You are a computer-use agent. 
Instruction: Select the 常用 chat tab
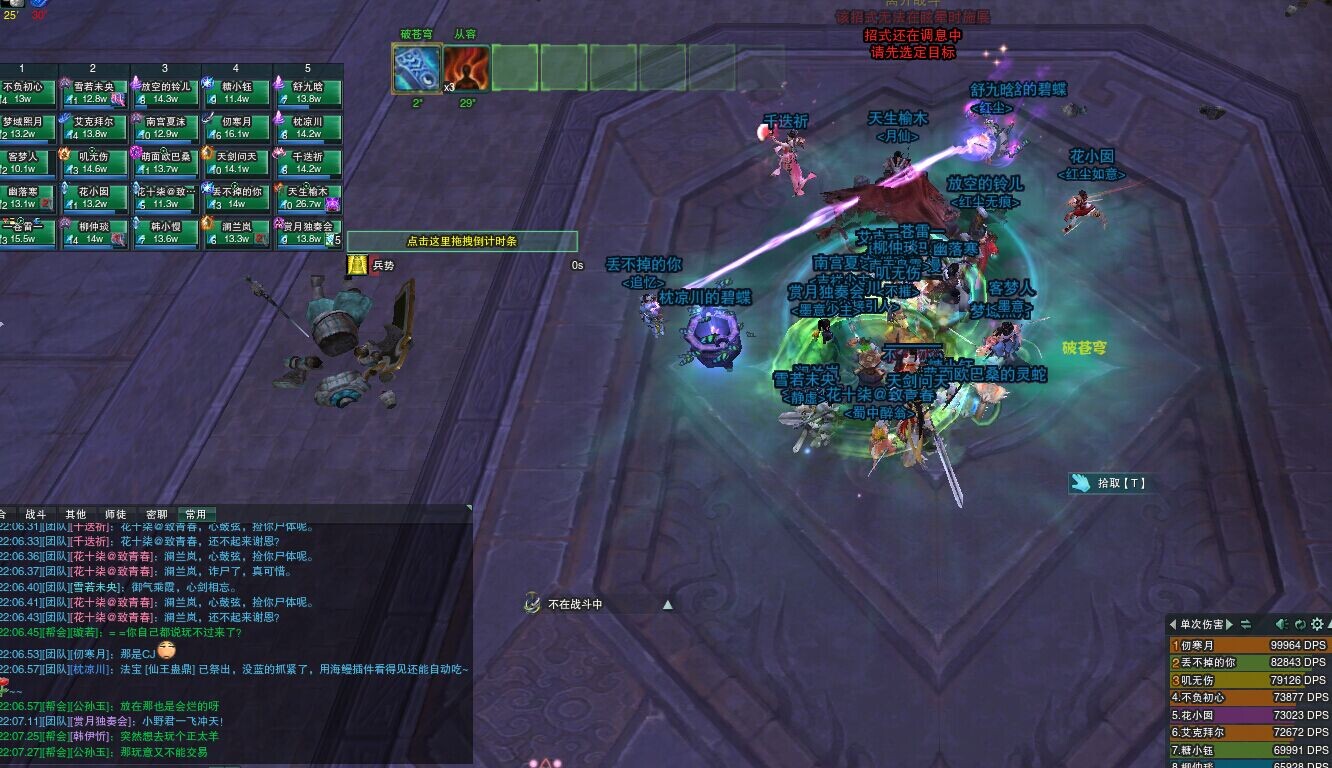click(x=196, y=514)
